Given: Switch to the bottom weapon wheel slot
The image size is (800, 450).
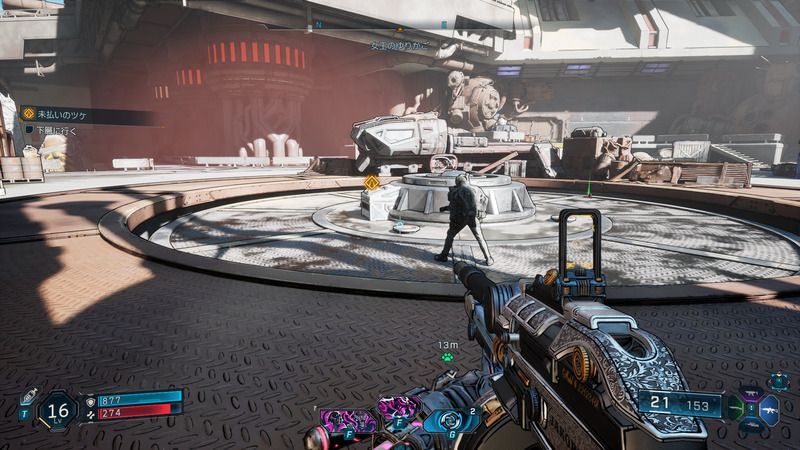Looking at the screenshot, I should coord(751,424).
